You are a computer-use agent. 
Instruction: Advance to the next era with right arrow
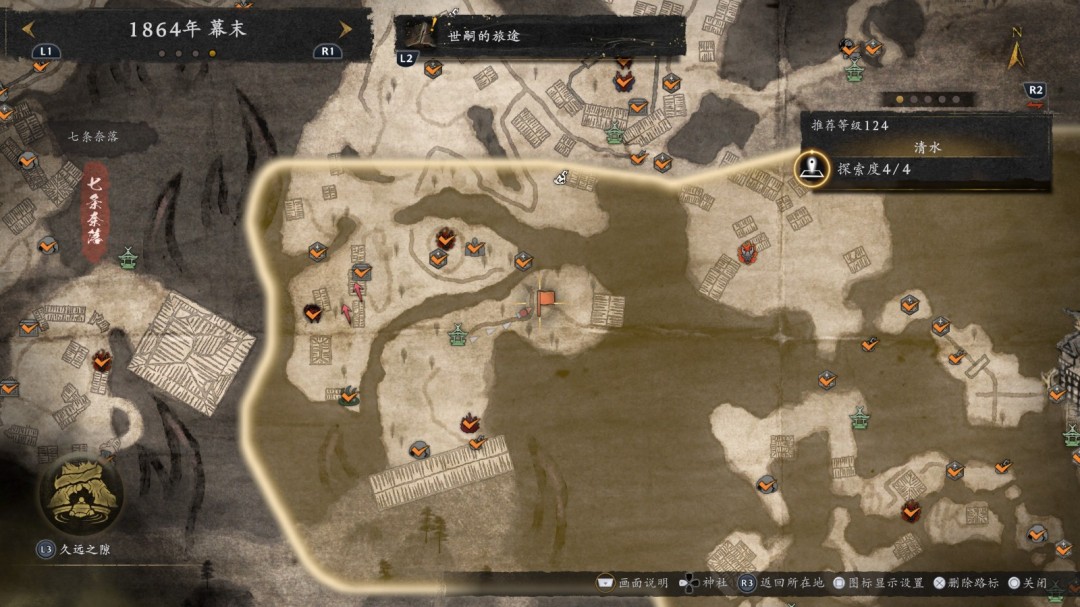click(345, 29)
